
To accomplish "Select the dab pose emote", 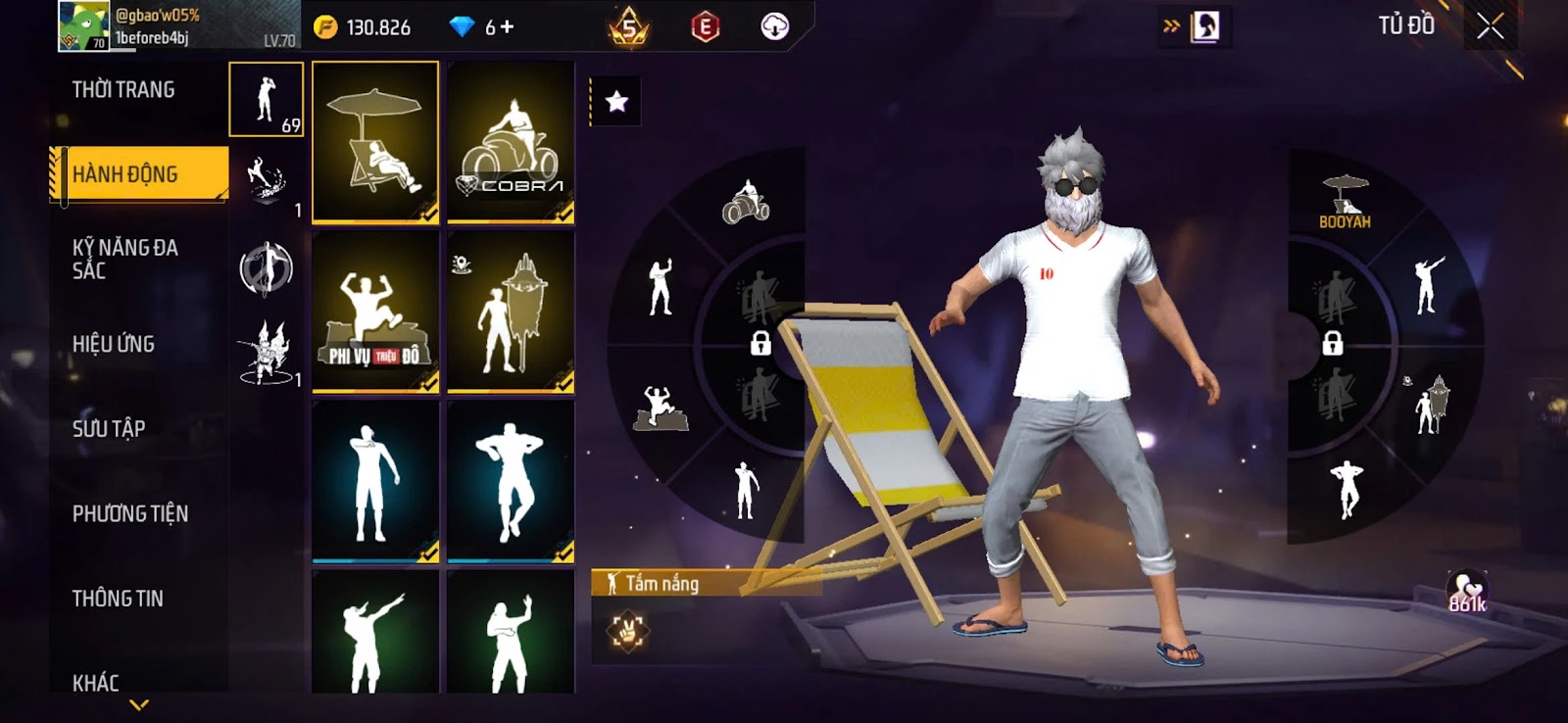I will point(375,632).
